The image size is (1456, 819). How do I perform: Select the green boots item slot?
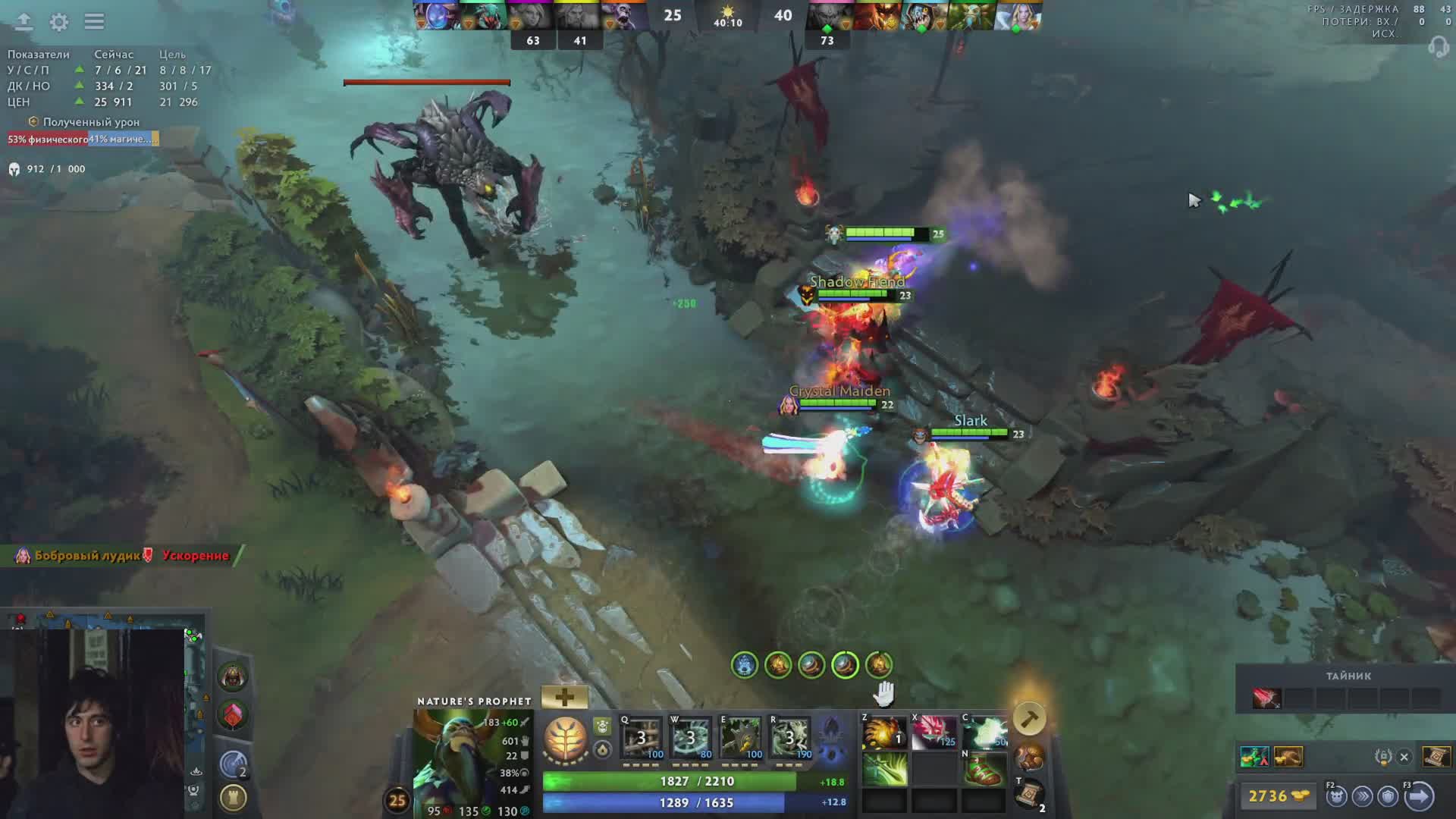coord(984,770)
